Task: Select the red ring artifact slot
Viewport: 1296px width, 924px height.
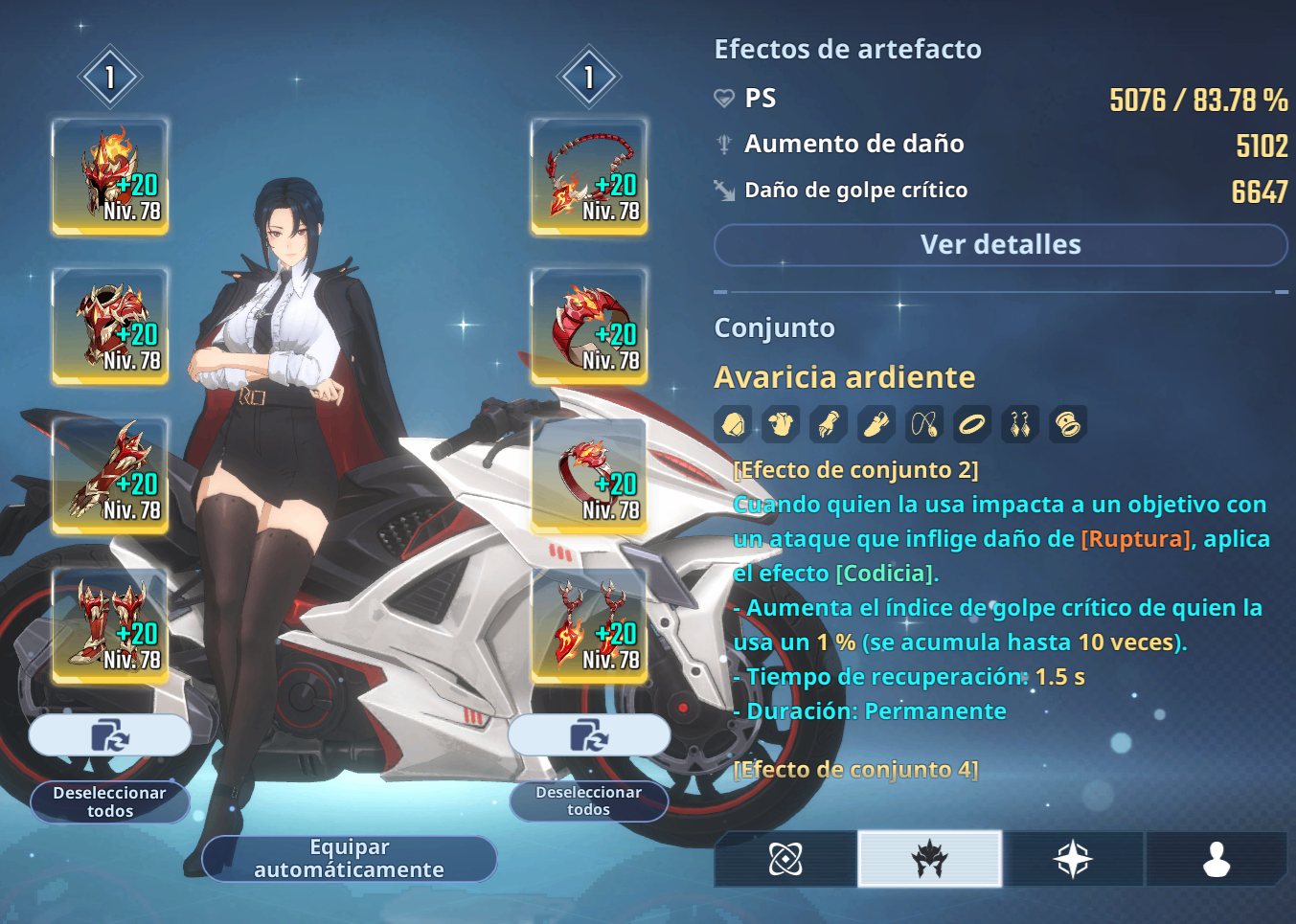Action: coord(589,476)
